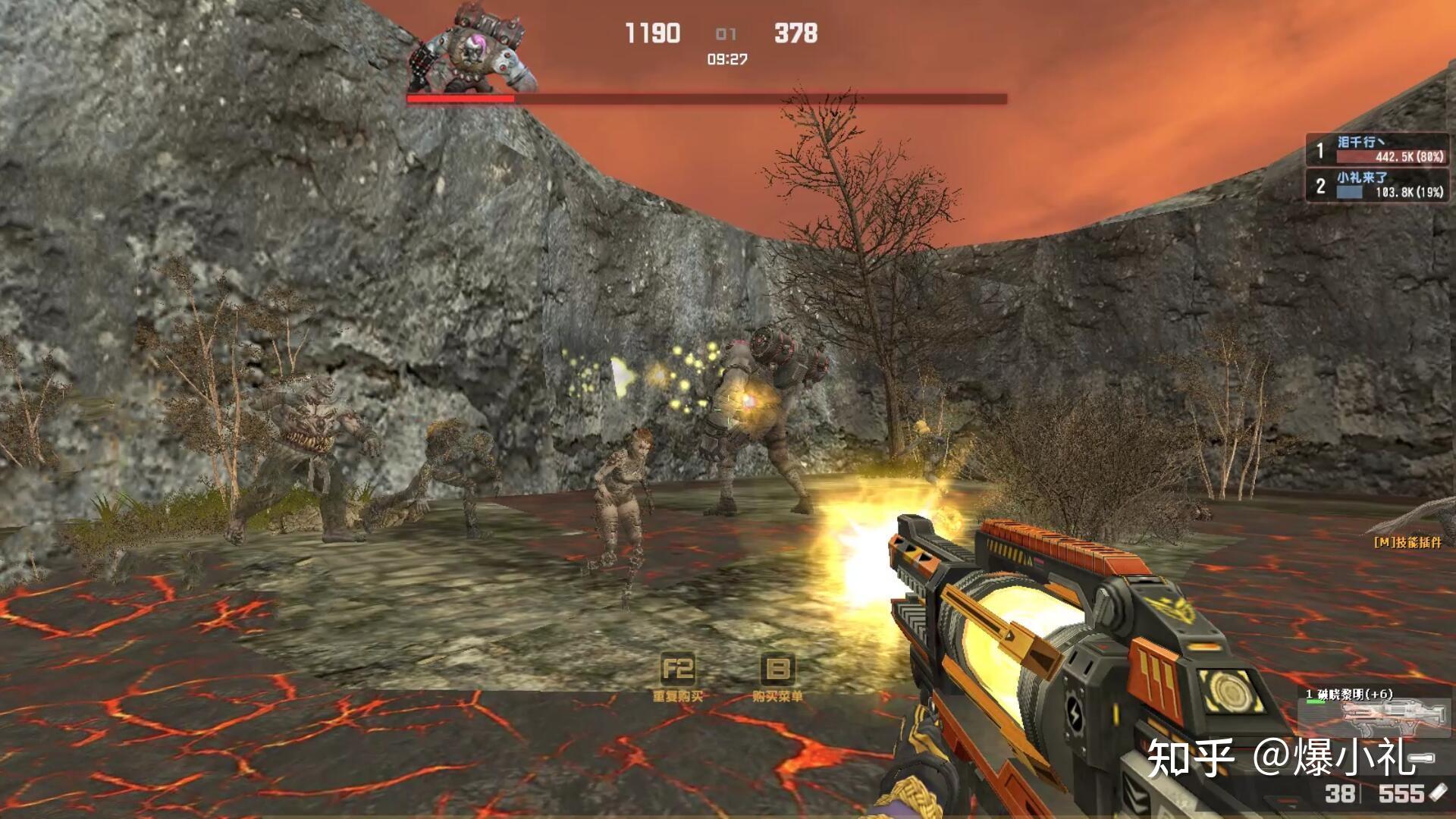Viewport: 1456px width, 819px height.
Task: Click the boss portrait above the health bar
Action: click(473, 49)
